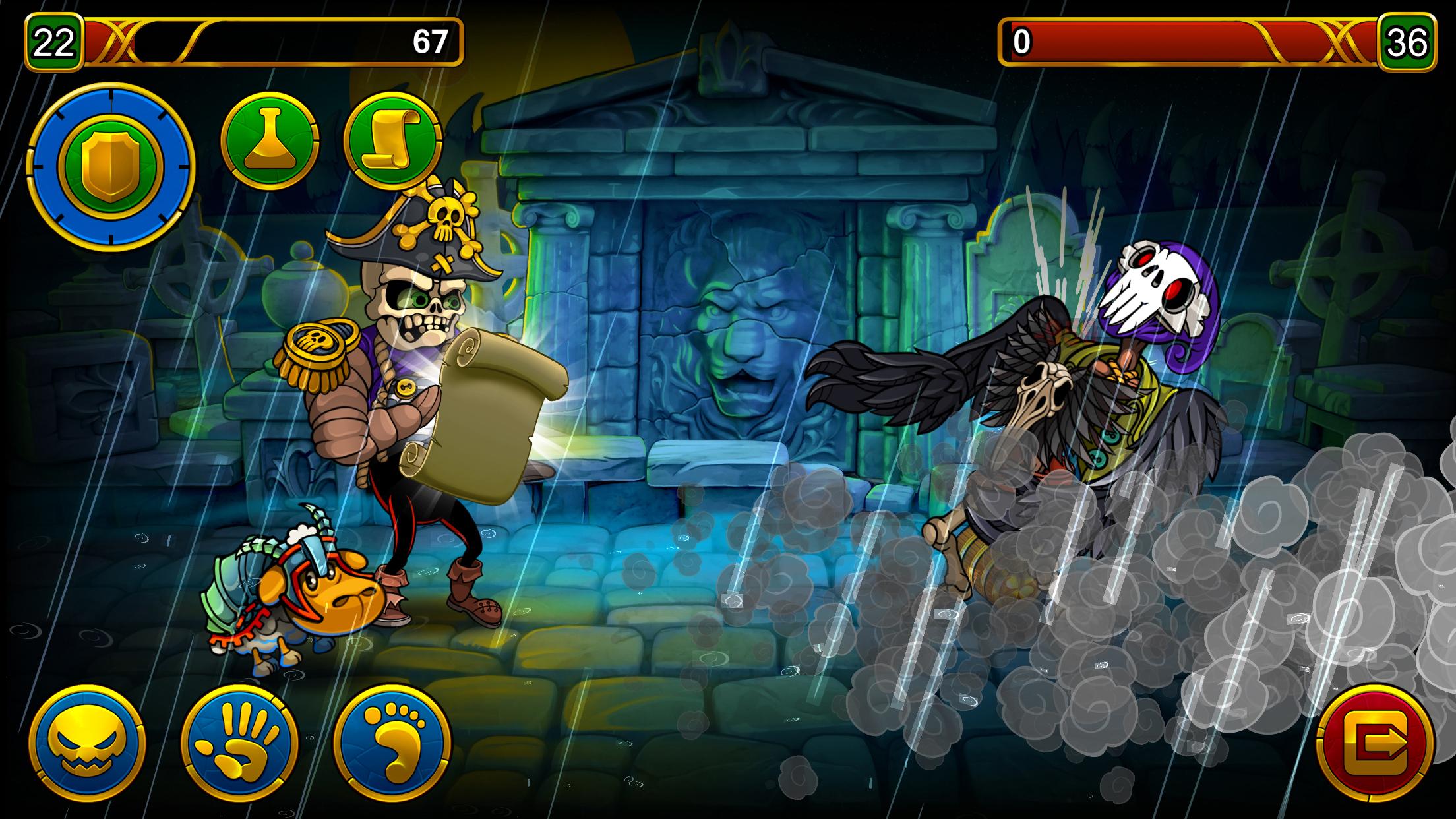Use the potion flask item

[270, 141]
